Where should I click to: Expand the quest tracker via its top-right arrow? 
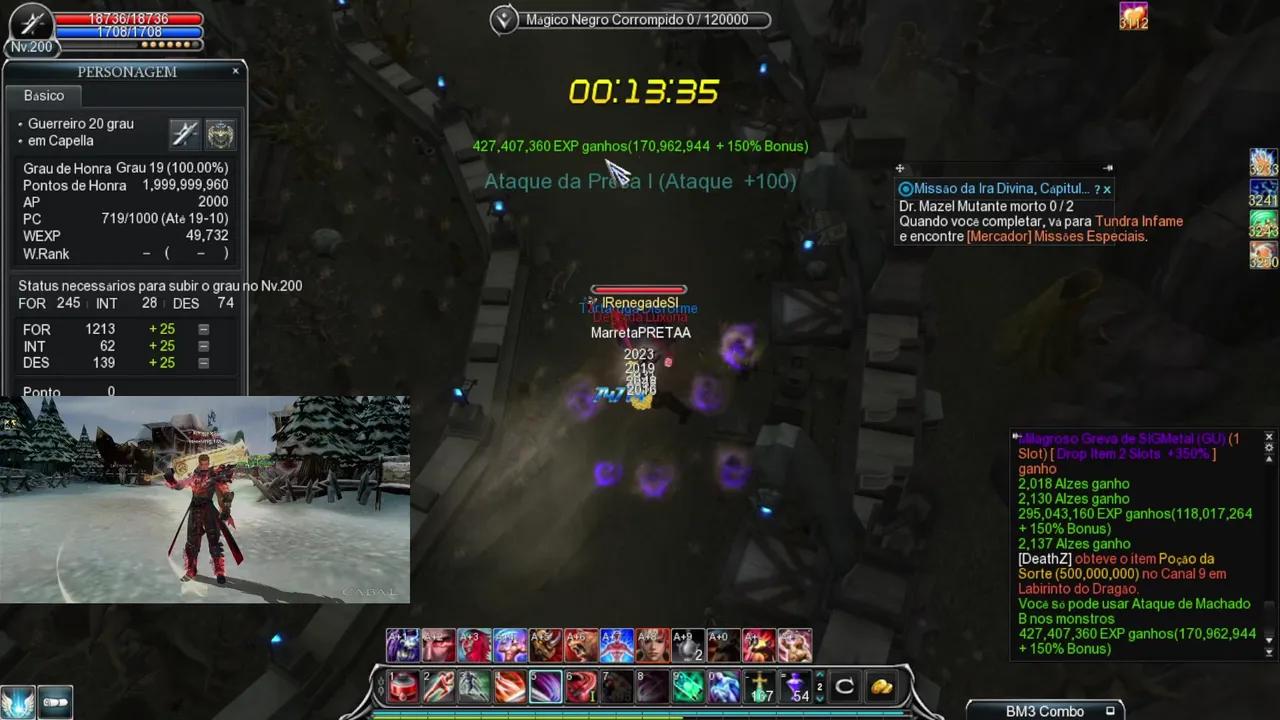[x=1108, y=168]
